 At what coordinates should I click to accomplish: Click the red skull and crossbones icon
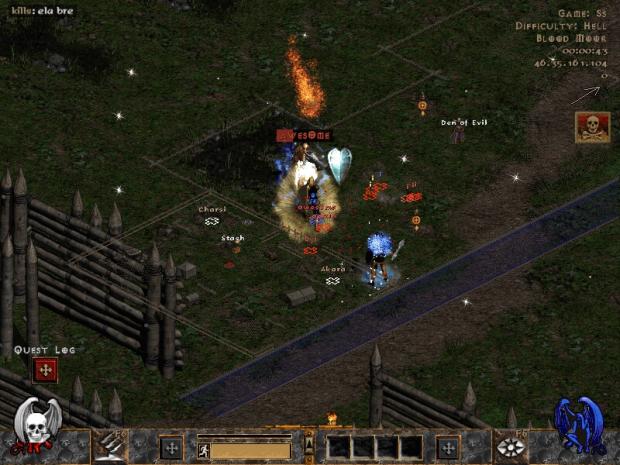pyautogui.click(x=592, y=127)
